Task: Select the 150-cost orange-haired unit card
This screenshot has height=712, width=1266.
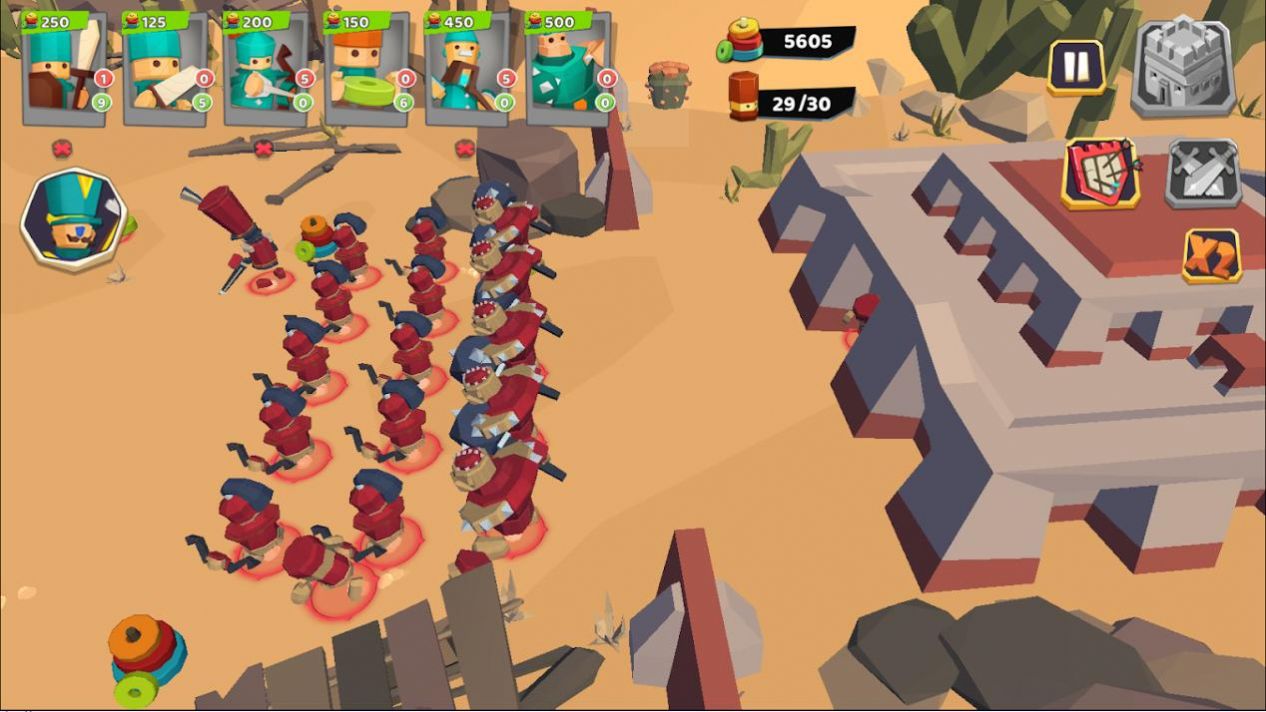Action: pos(367,68)
